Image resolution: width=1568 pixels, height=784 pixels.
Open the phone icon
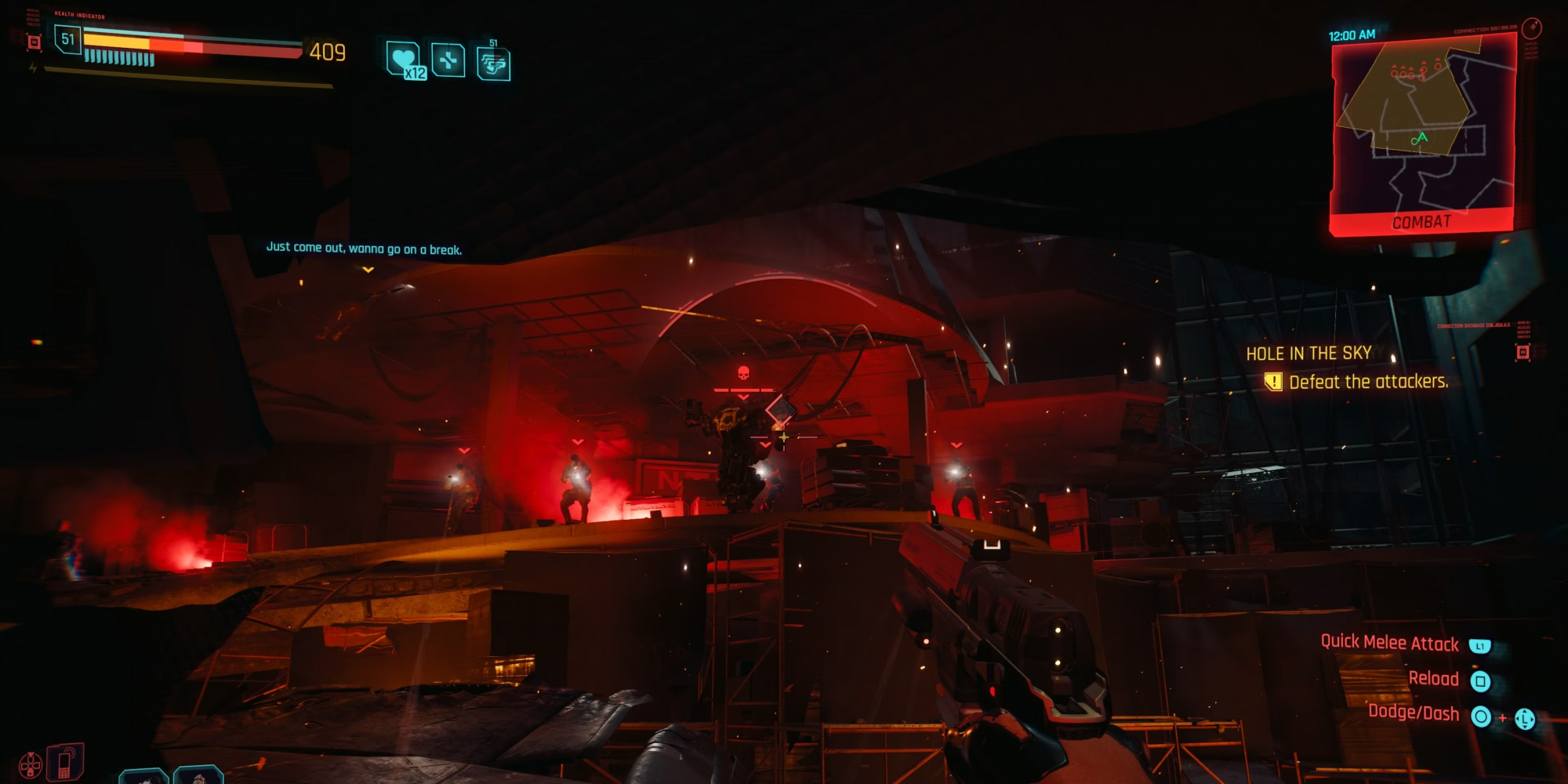pyautogui.click(x=65, y=762)
